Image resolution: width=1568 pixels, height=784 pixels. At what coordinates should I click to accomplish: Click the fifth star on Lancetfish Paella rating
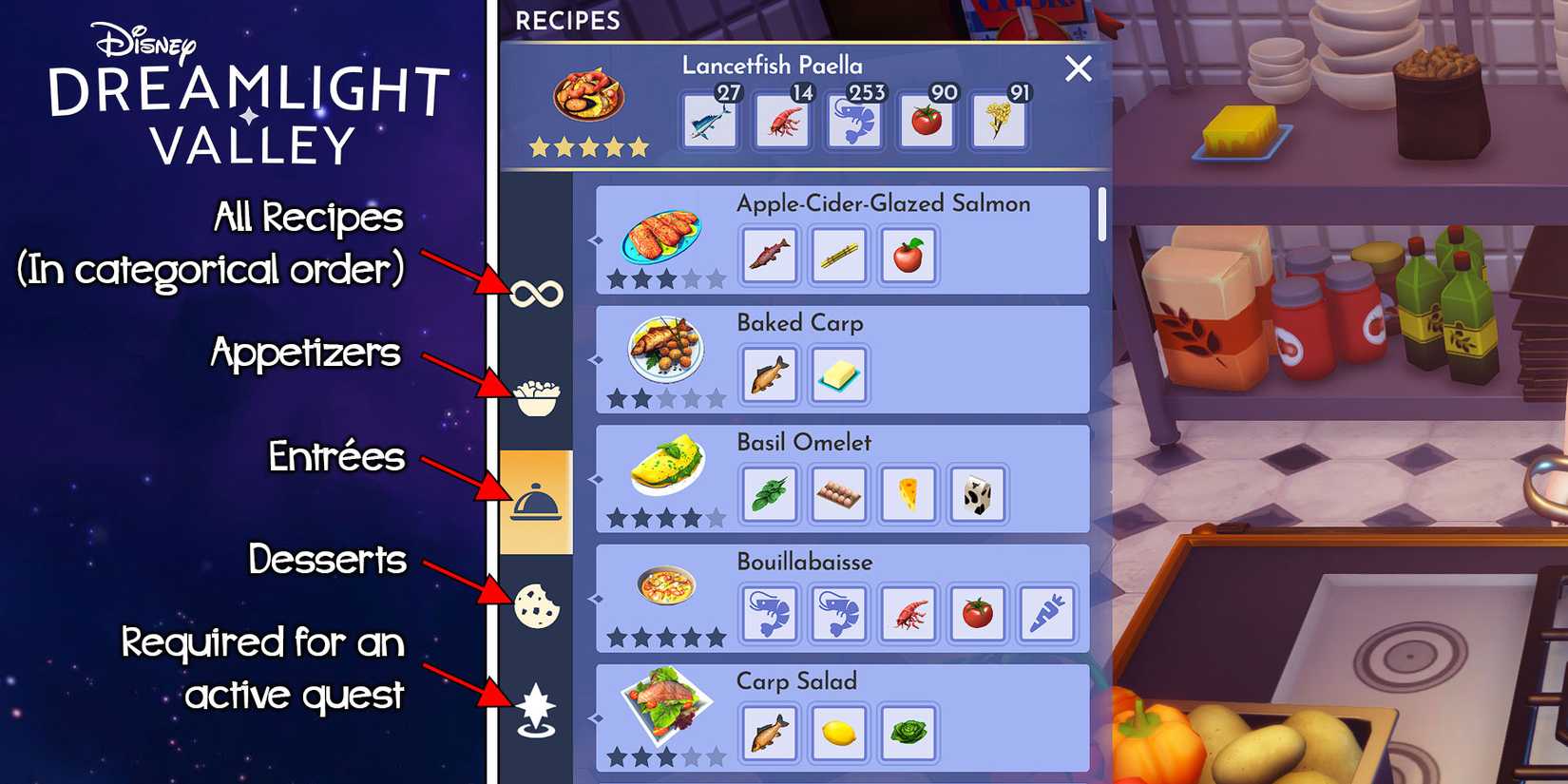point(641,145)
